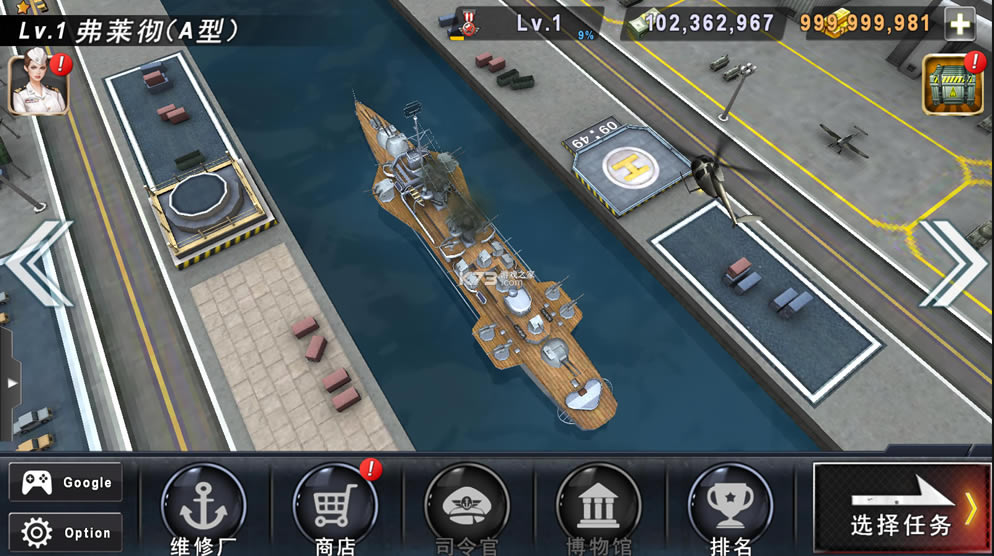Screen dimensions: 994x556
Task: Add gold with the plus button
Action: click(x=959, y=23)
